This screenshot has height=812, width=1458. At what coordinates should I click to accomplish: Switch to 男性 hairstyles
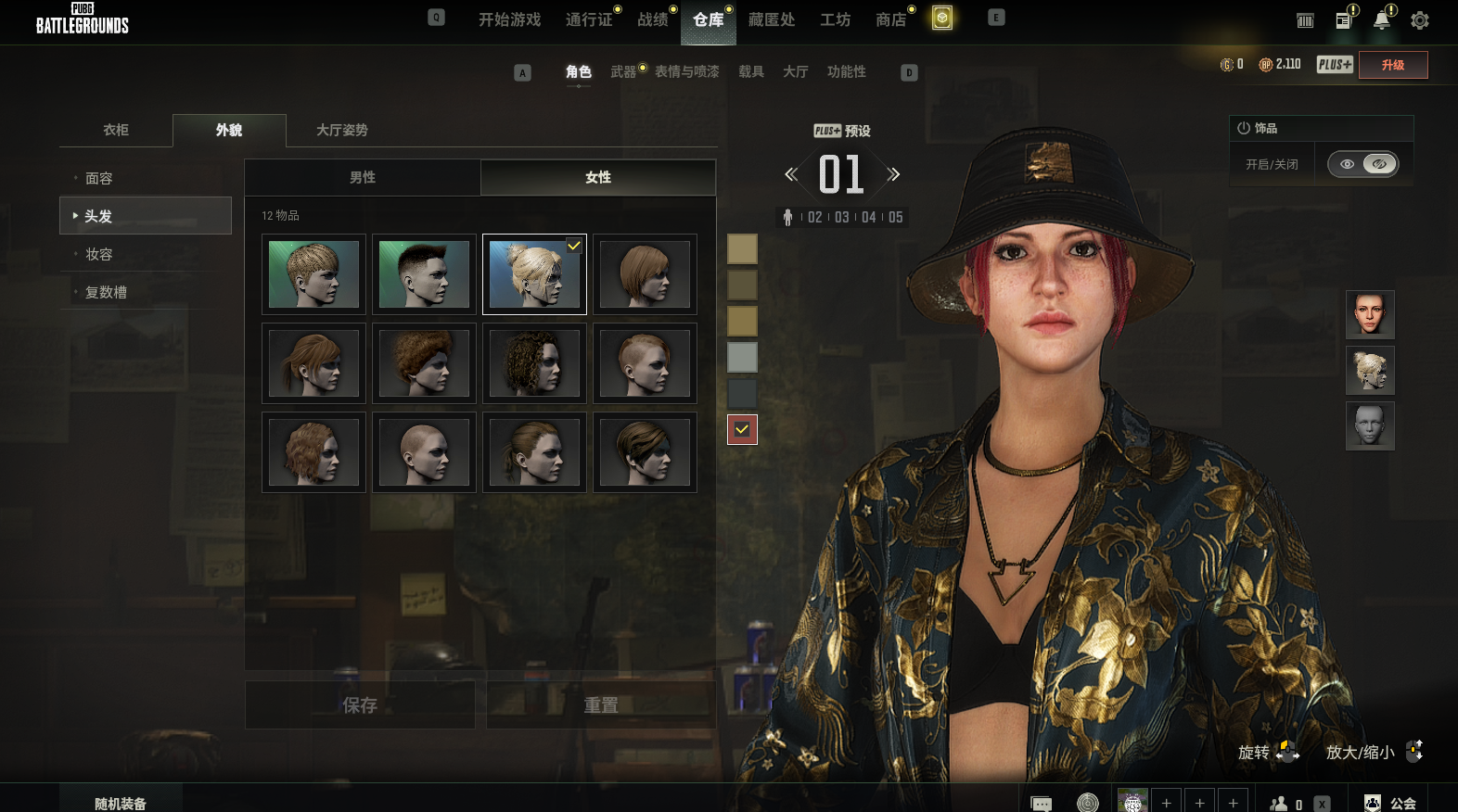363,177
